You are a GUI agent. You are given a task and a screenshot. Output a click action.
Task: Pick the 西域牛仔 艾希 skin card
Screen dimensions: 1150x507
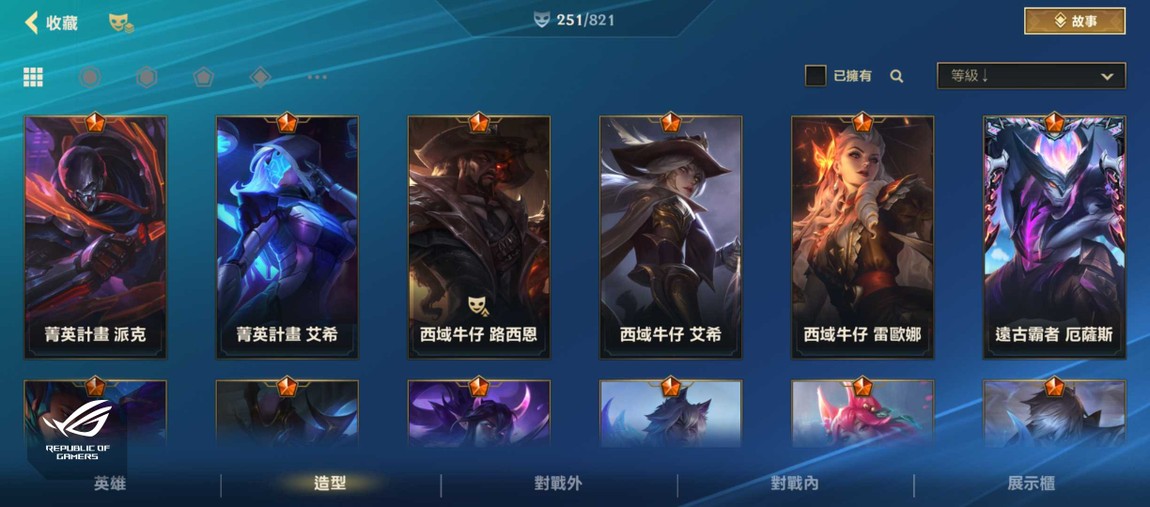670,237
